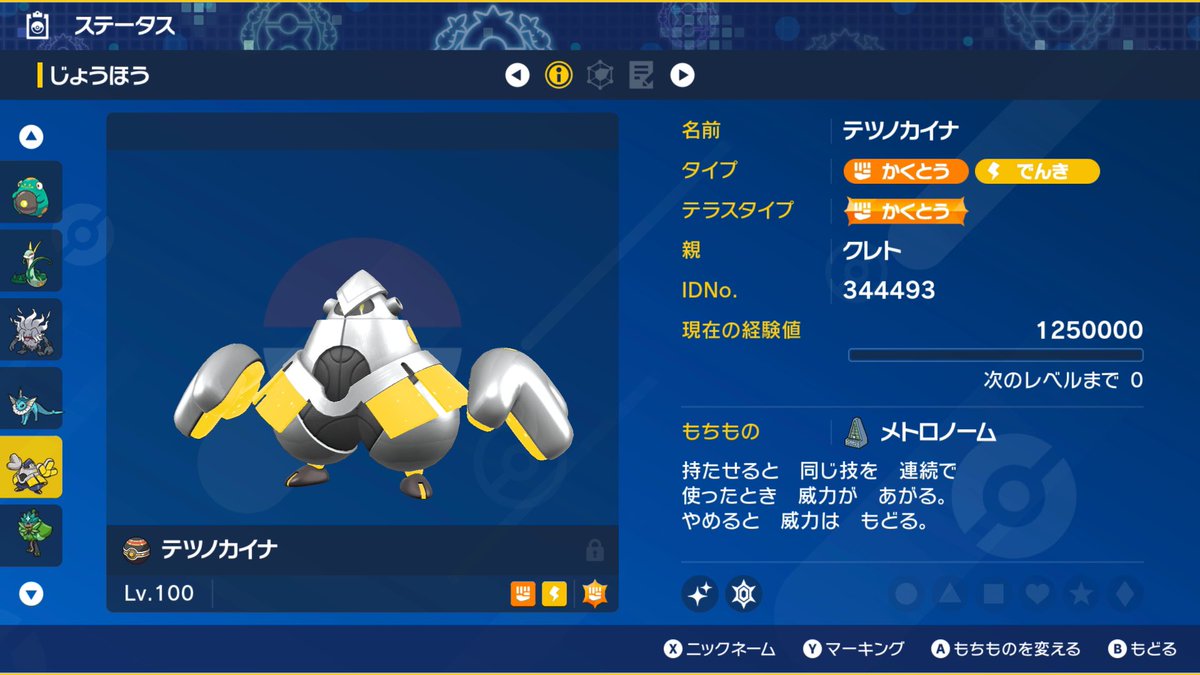Viewport: 1200px width, 675px height.
Task: Go to the previous status page arrow
Action: (517, 75)
